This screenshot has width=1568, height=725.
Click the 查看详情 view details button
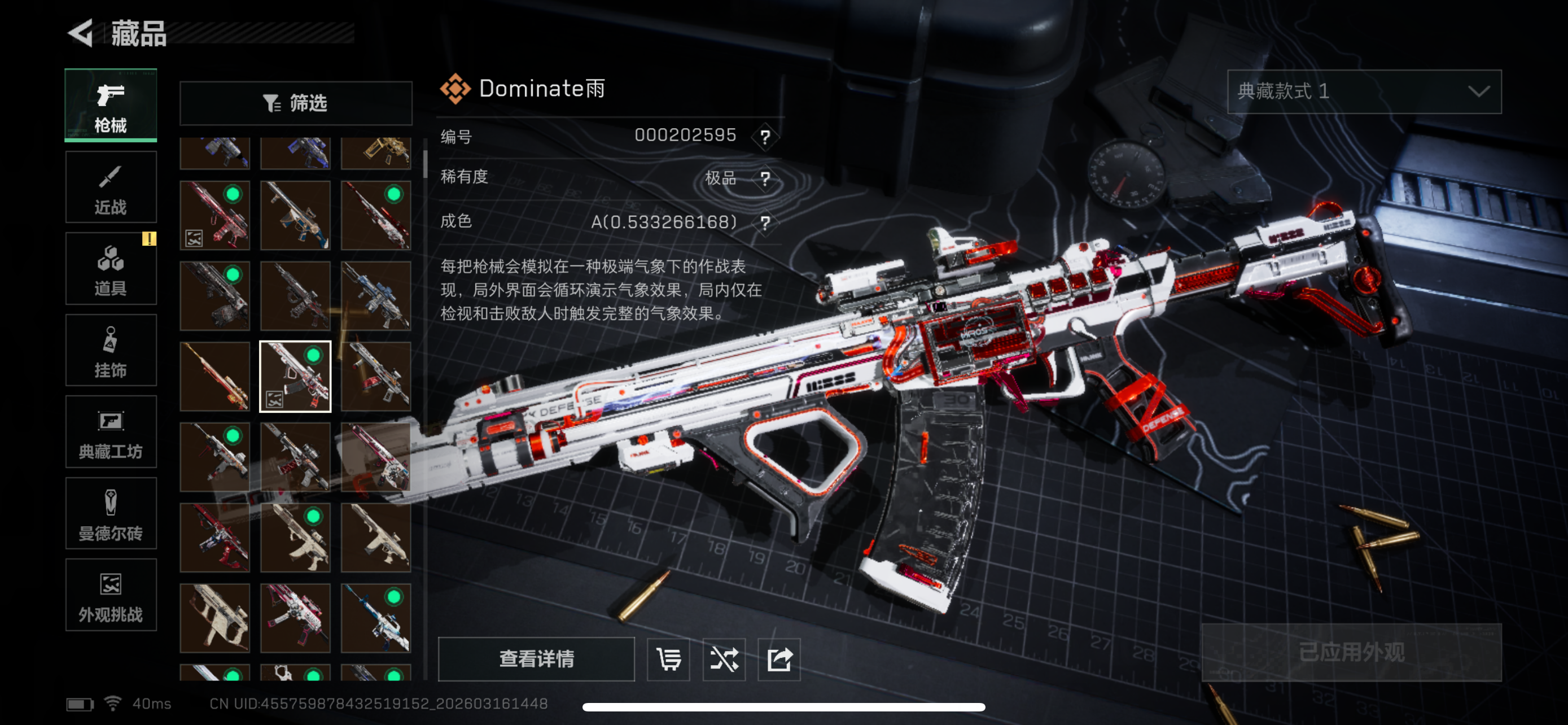536,658
